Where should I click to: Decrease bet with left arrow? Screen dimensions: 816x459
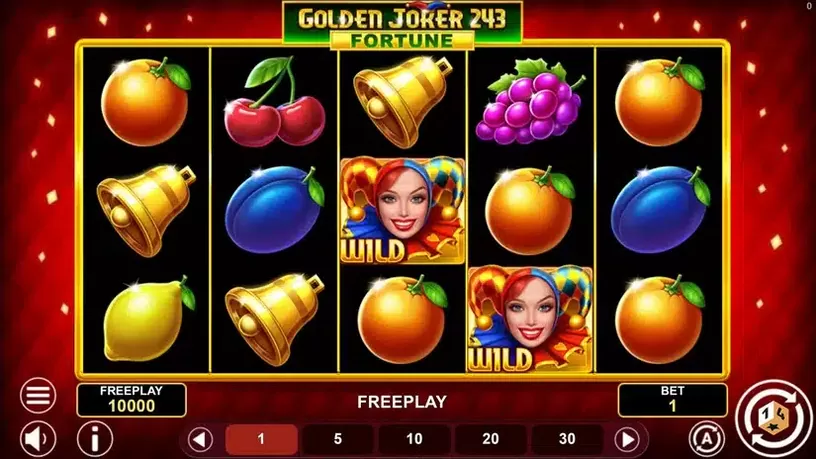[x=200, y=438]
